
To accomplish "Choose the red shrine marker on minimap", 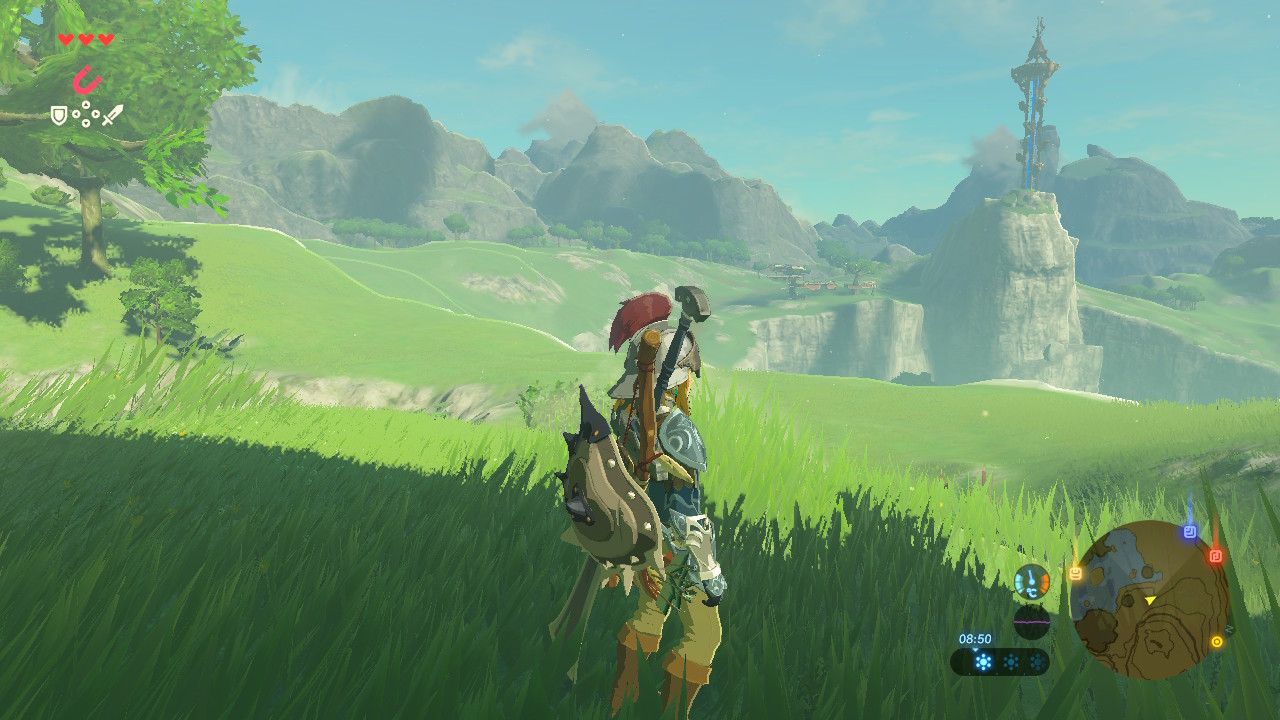I will pos(1216,556).
